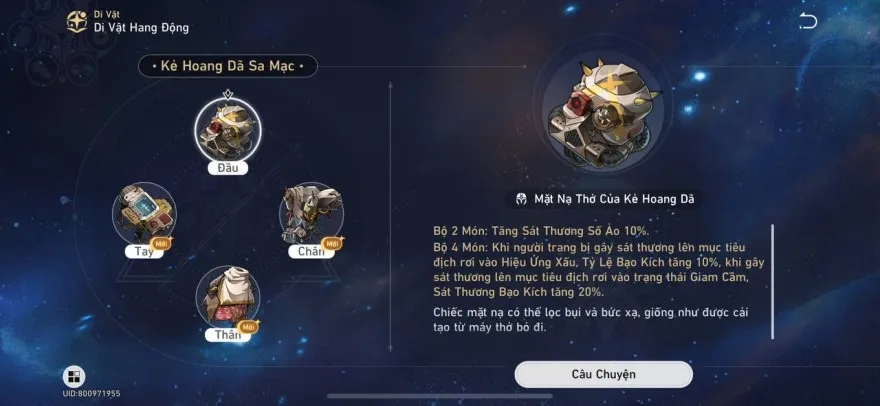Viewport: 880px width, 406px height.
Task: Select the Thân body relic slot
Action: click(x=227, y=296)
